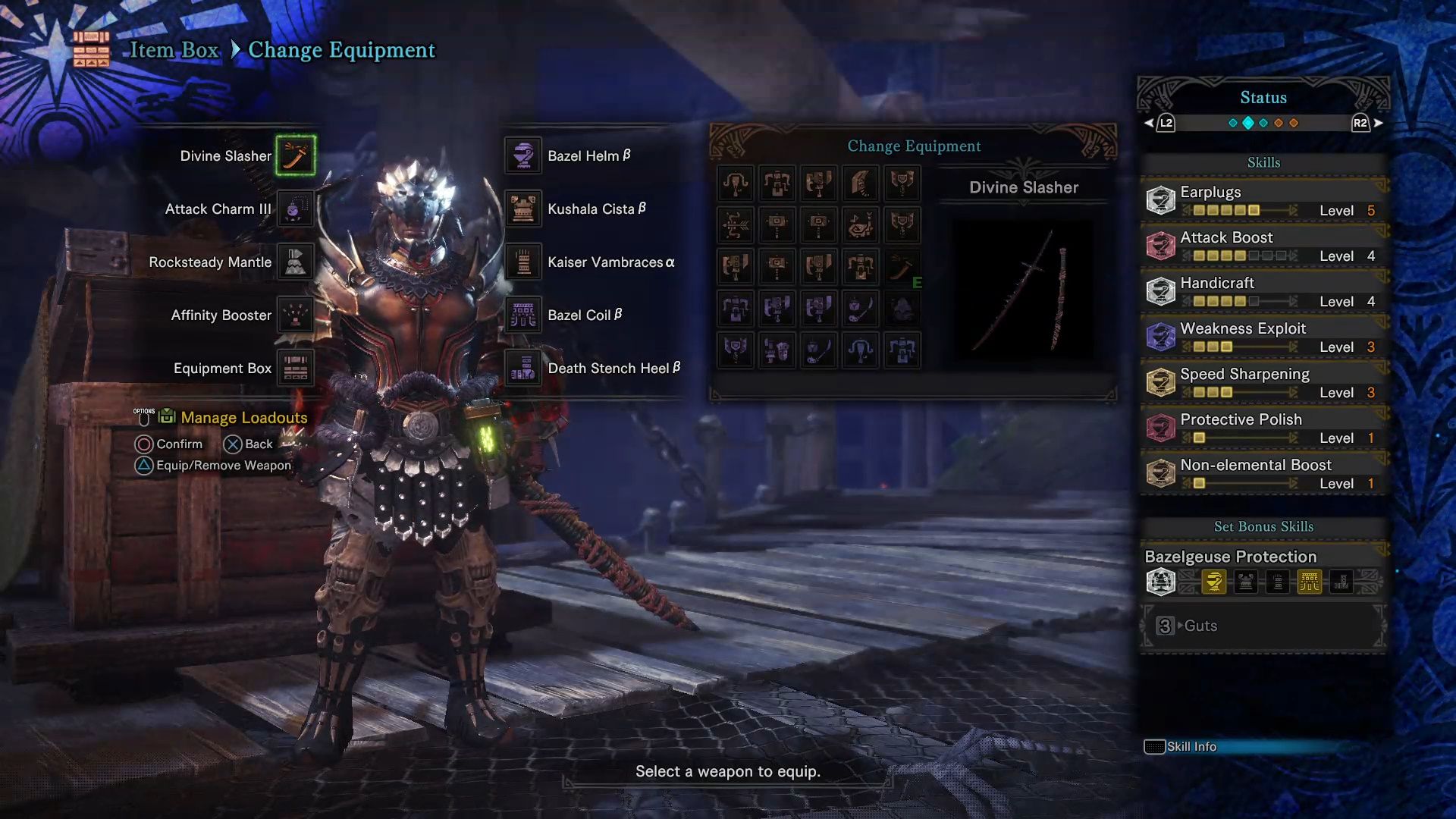Screen dimensions: 1456x819
Task: Change the Kushala Cista β chest armor
Action: coord(523,209)
